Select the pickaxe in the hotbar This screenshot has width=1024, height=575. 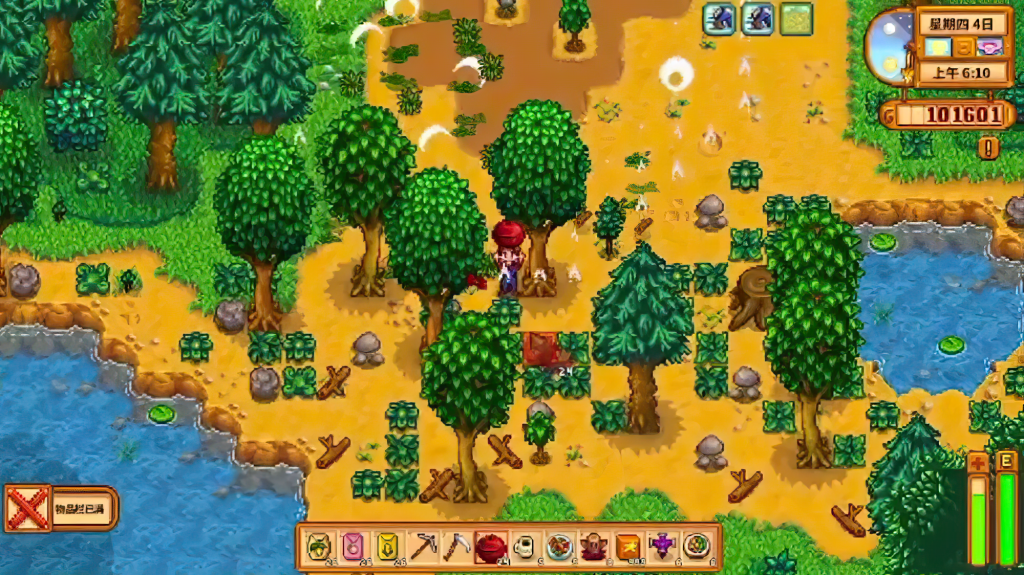[423, 546]
